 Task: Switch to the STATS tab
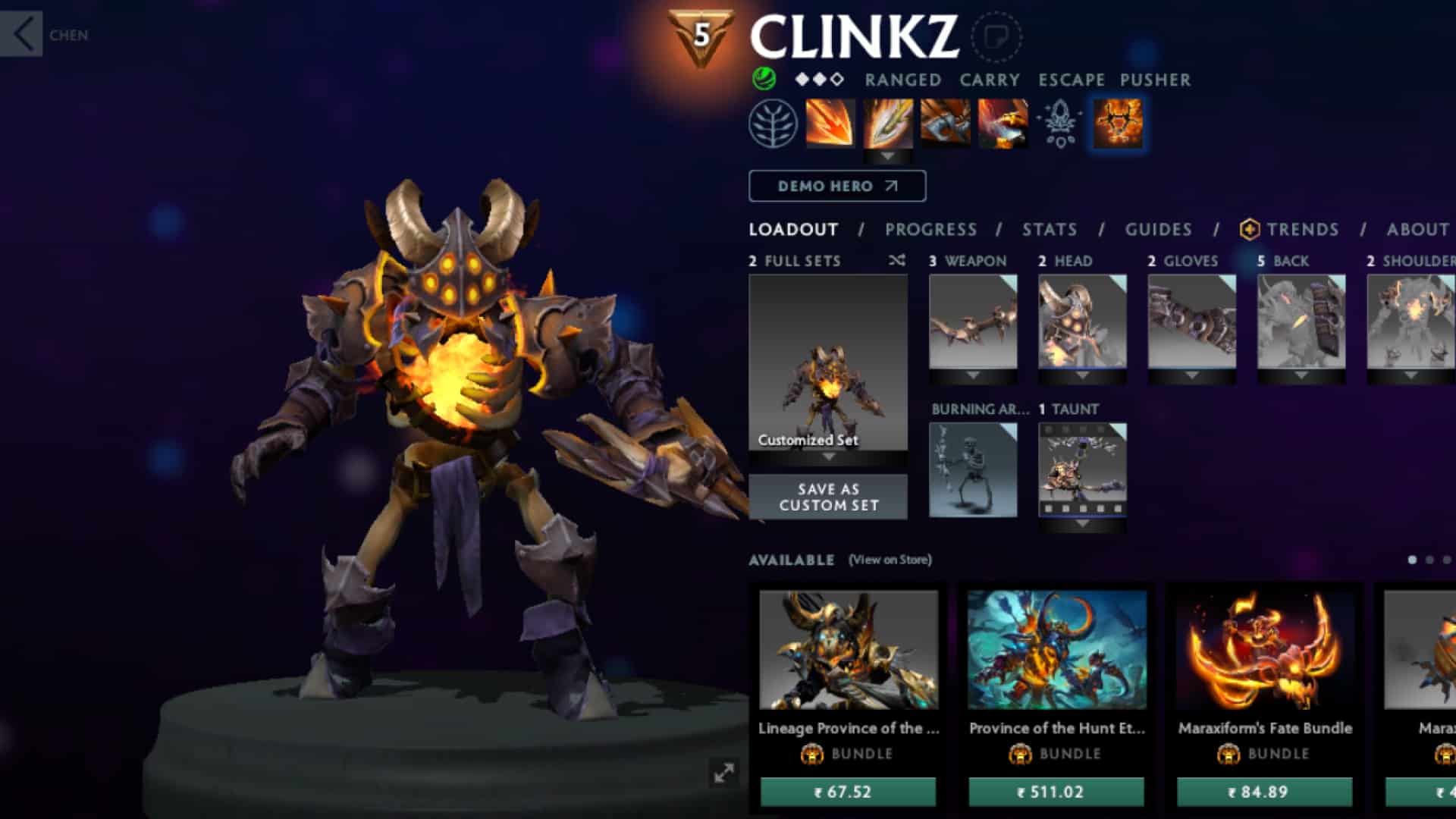click(x=1048, y=230)
